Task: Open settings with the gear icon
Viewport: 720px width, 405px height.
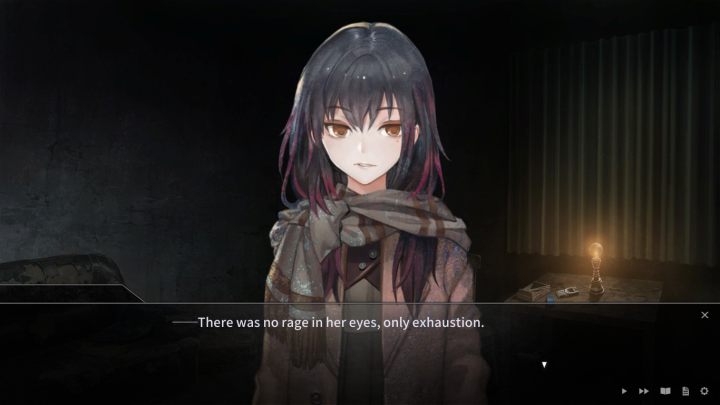Action: 704,391
